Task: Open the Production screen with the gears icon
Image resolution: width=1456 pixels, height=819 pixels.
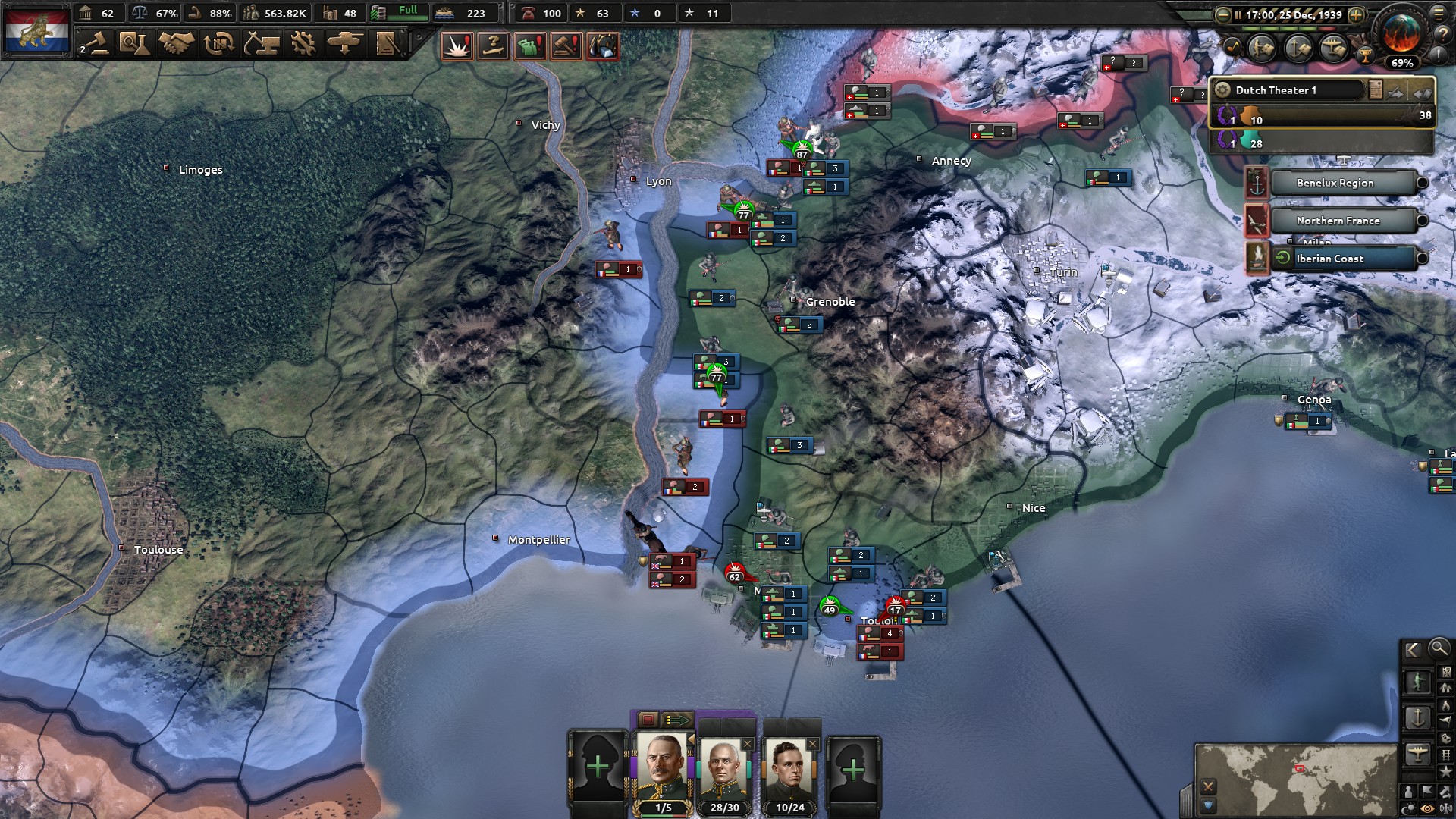Action: click(303, 43)
